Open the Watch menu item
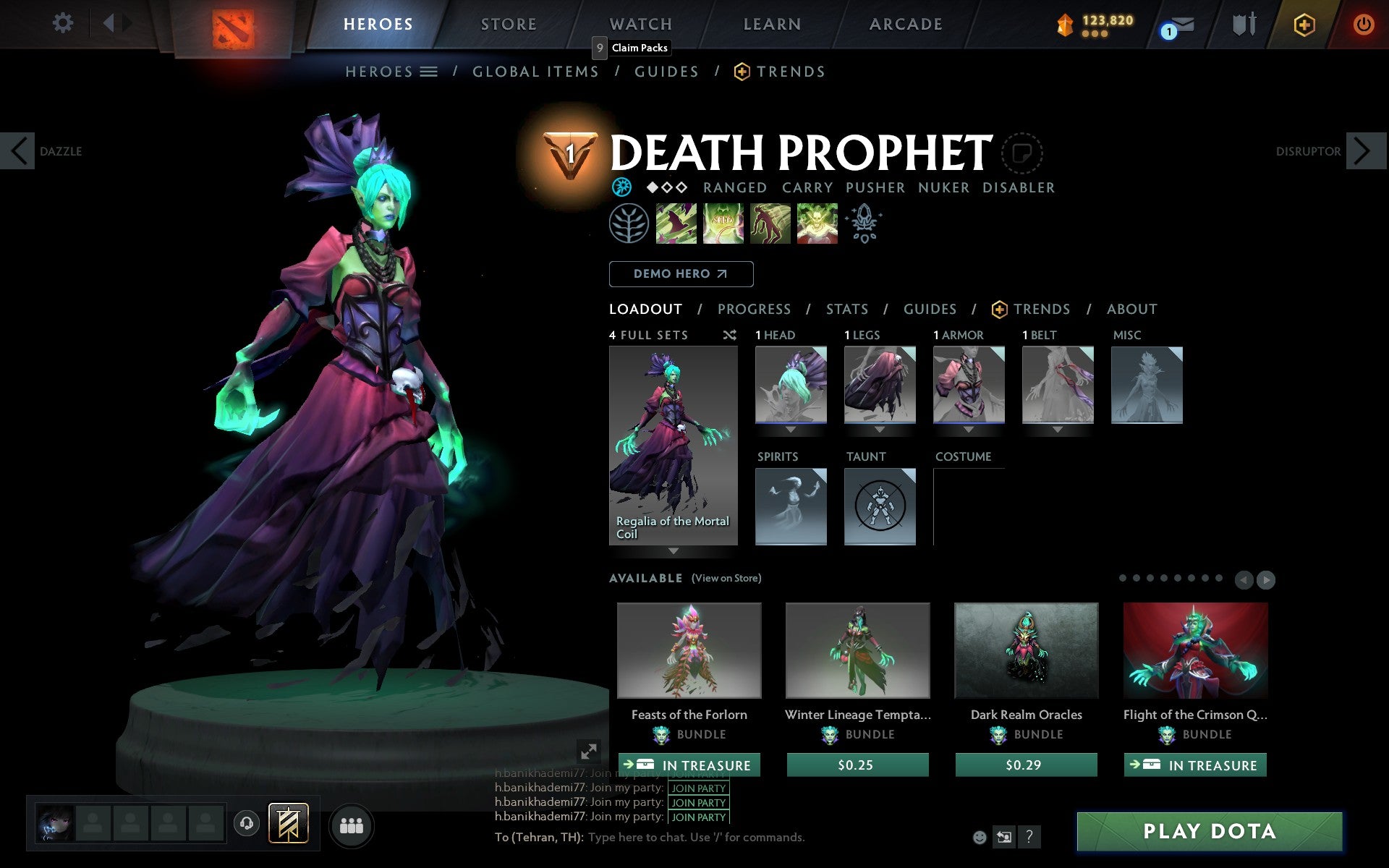This screenshot has height=868, width=1389. tap(640, 23)
